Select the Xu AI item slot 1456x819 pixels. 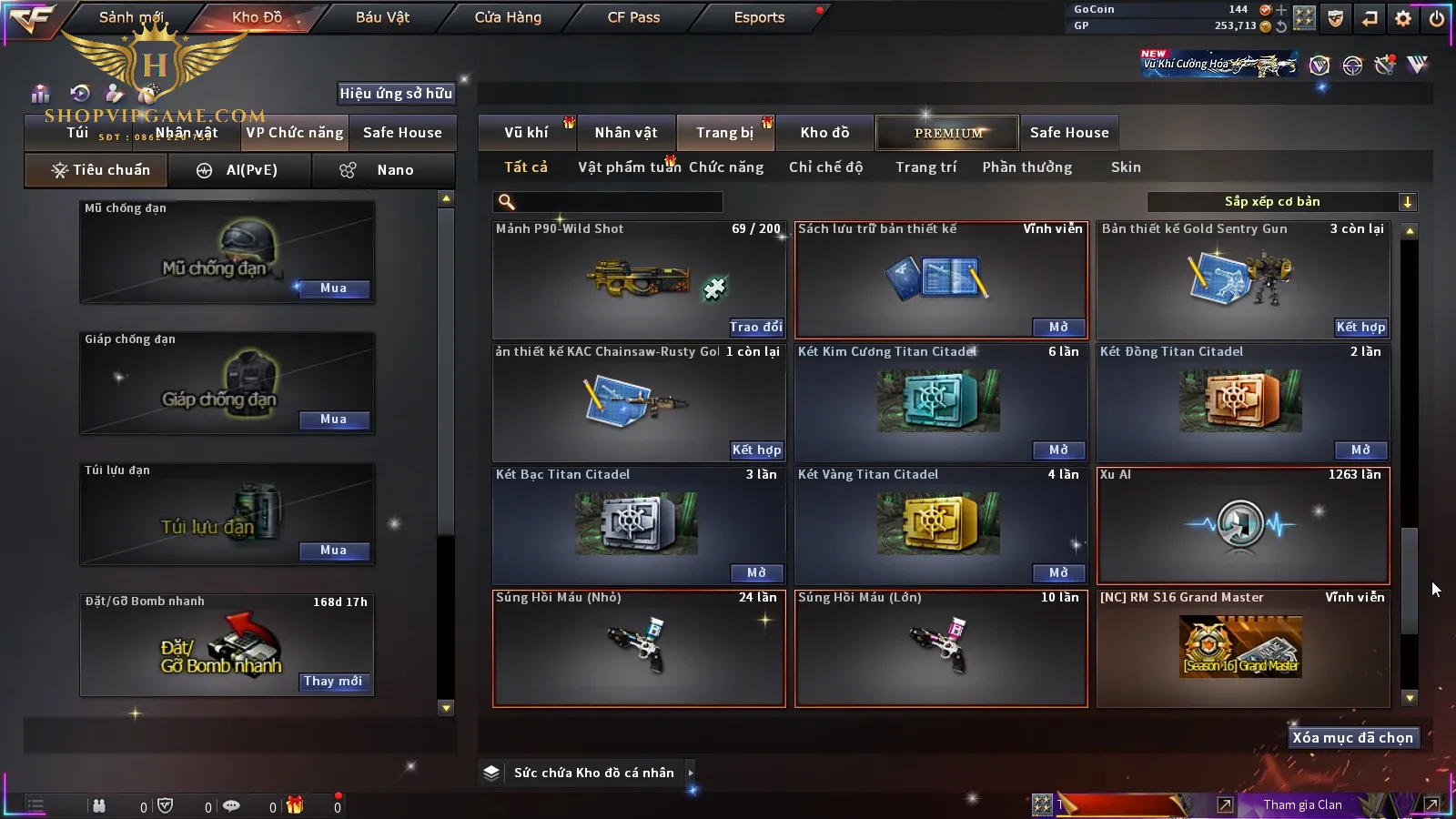pyautogui.click(x=1243, y=525)
